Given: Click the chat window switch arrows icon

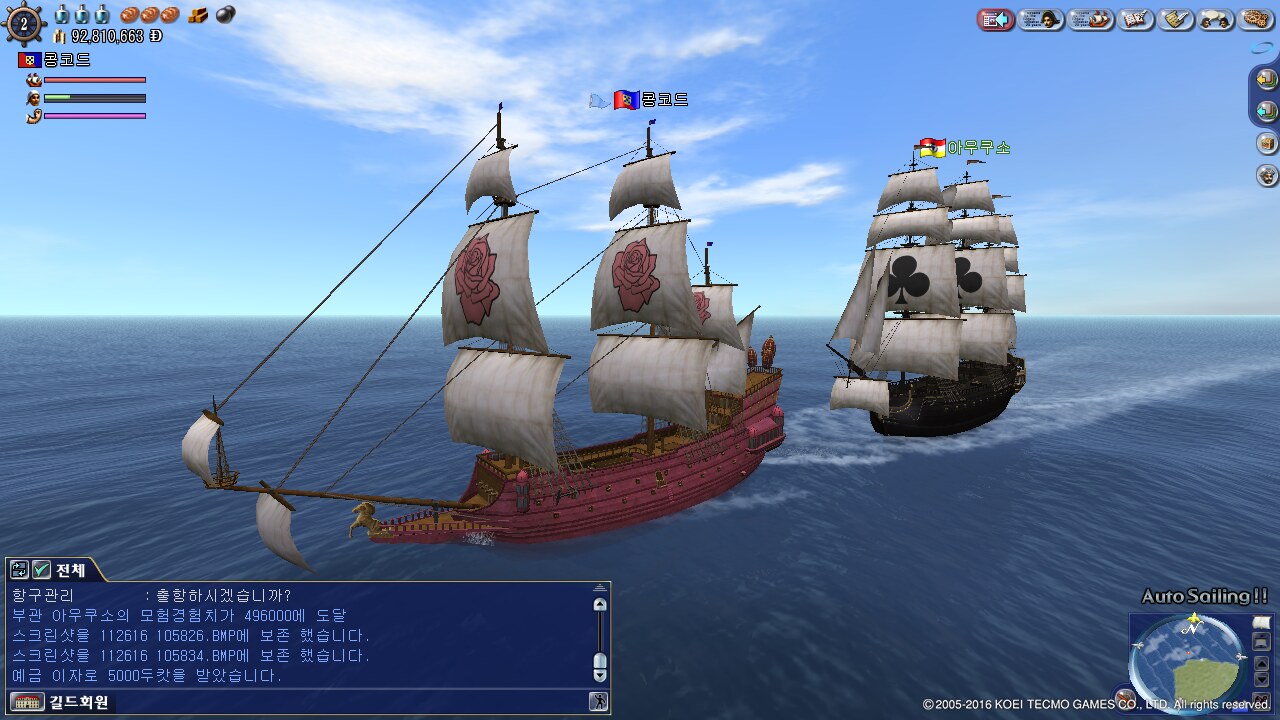Looking at the screenshot, I should click(x=19, y=570).
